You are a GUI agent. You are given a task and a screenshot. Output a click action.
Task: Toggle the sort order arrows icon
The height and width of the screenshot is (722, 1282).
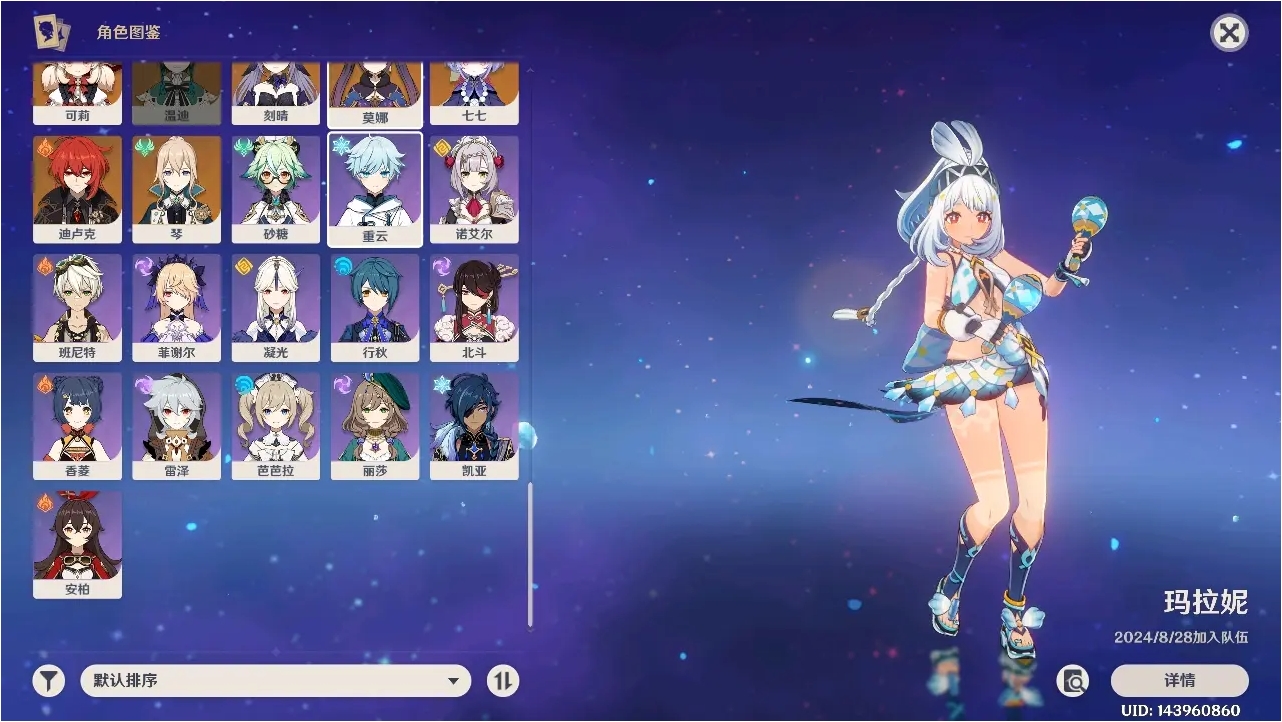[x=503, y=680]
